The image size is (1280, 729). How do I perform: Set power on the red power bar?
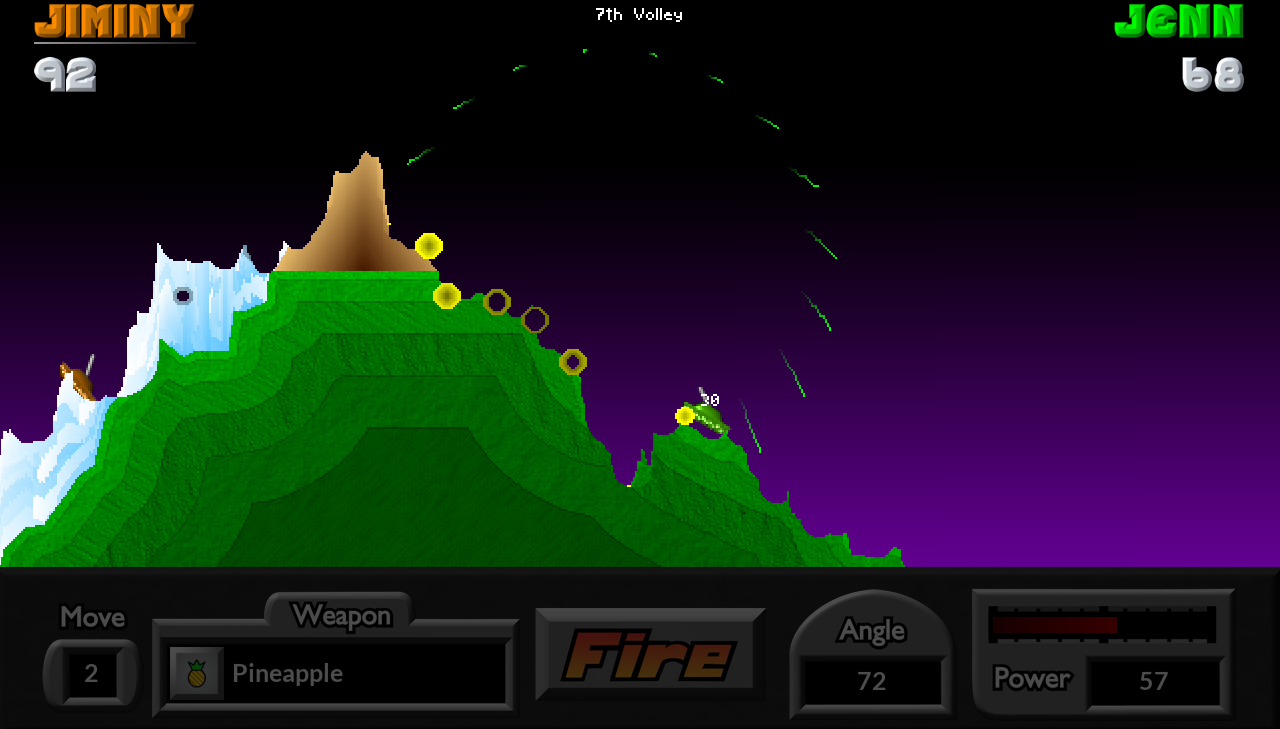click(1102, 625)
